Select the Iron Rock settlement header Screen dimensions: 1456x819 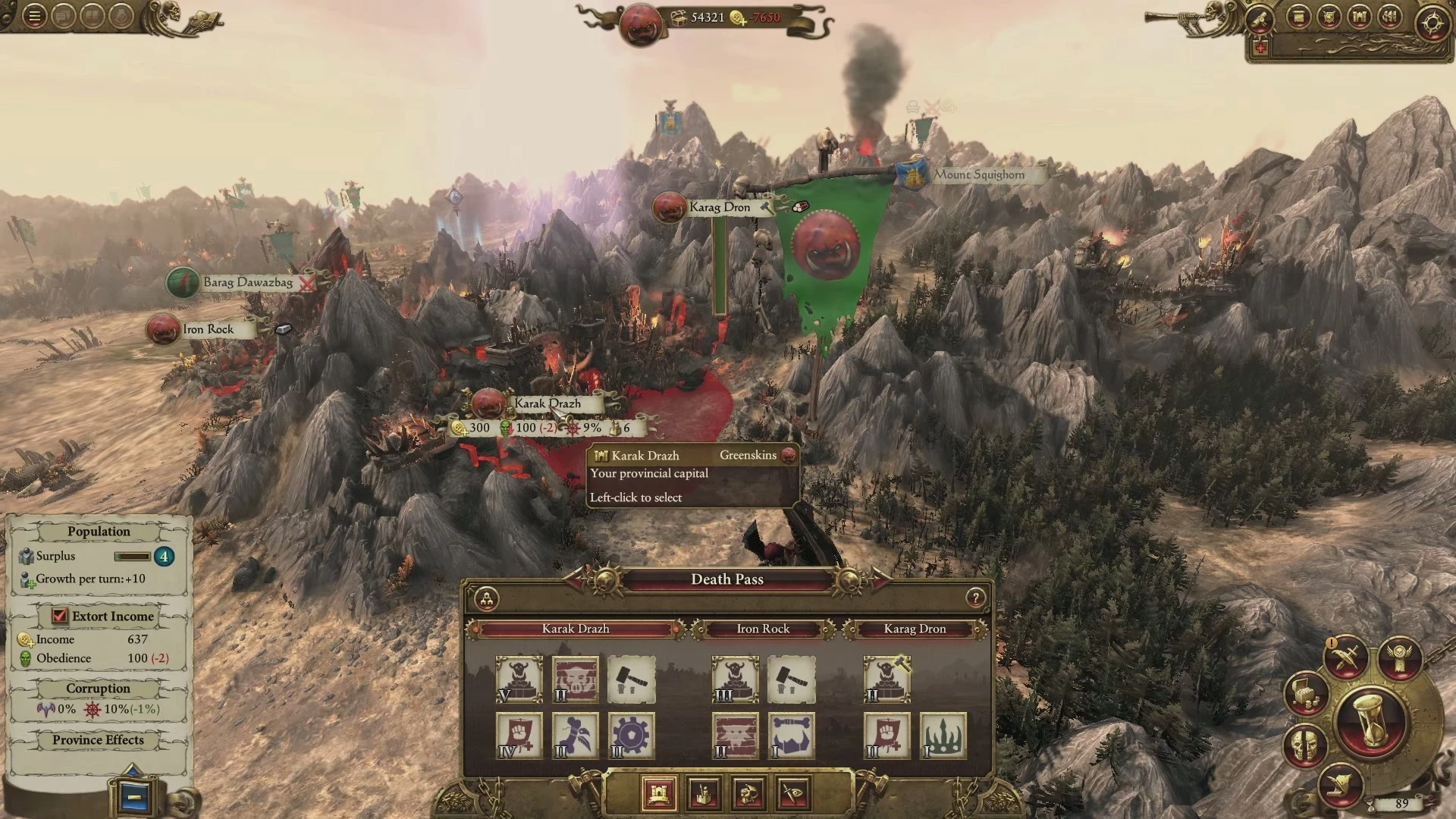(763, 629)
